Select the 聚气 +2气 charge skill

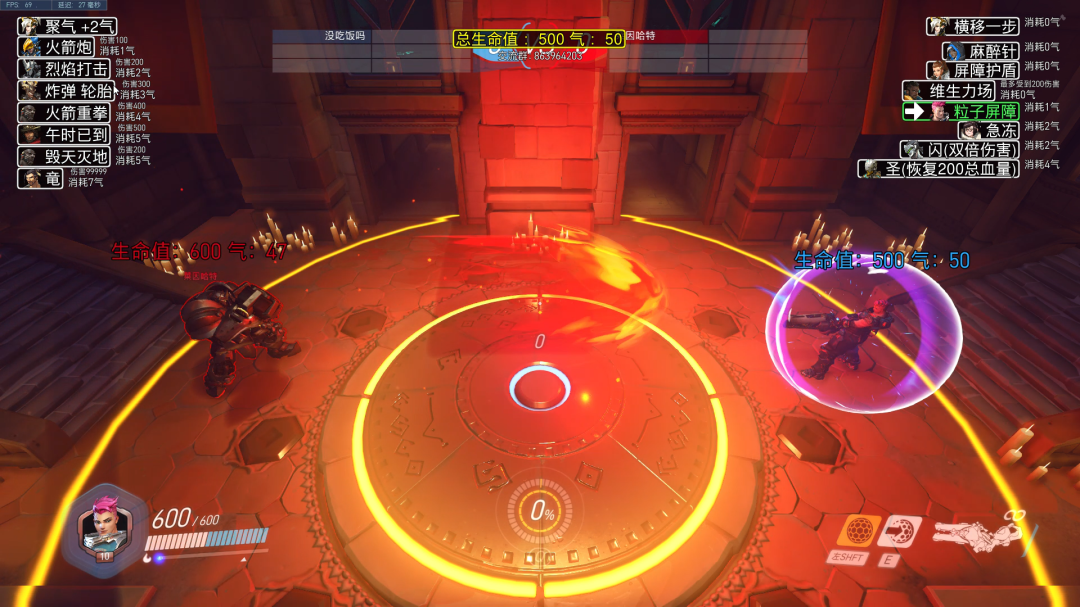(x=68, y=26)
